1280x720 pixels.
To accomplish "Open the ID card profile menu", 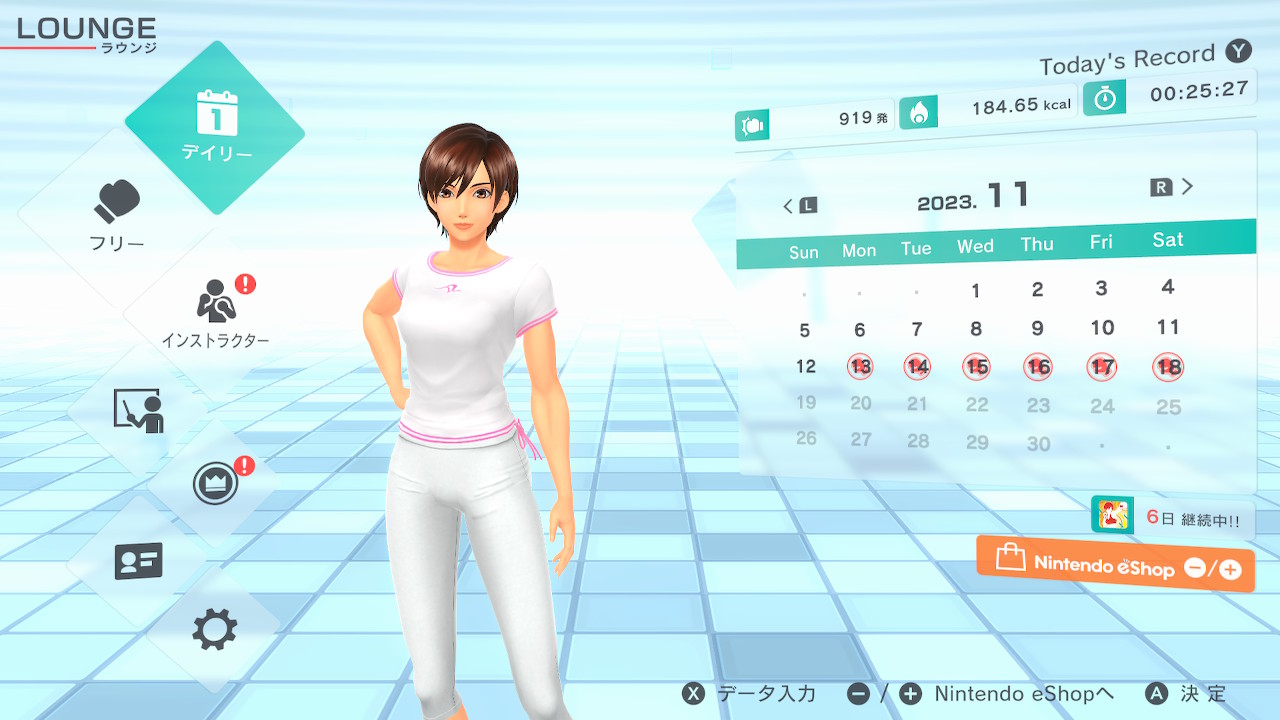I will [138, 562].
